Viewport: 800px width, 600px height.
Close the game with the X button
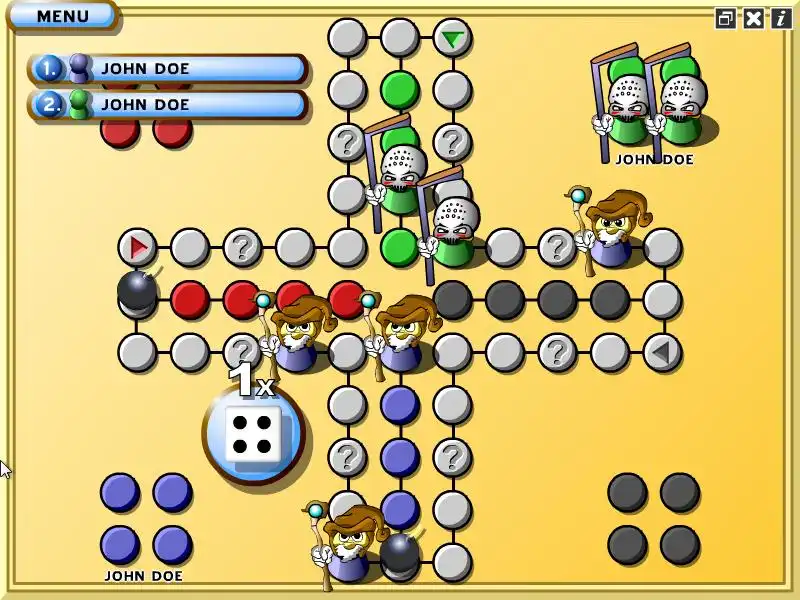753,18
